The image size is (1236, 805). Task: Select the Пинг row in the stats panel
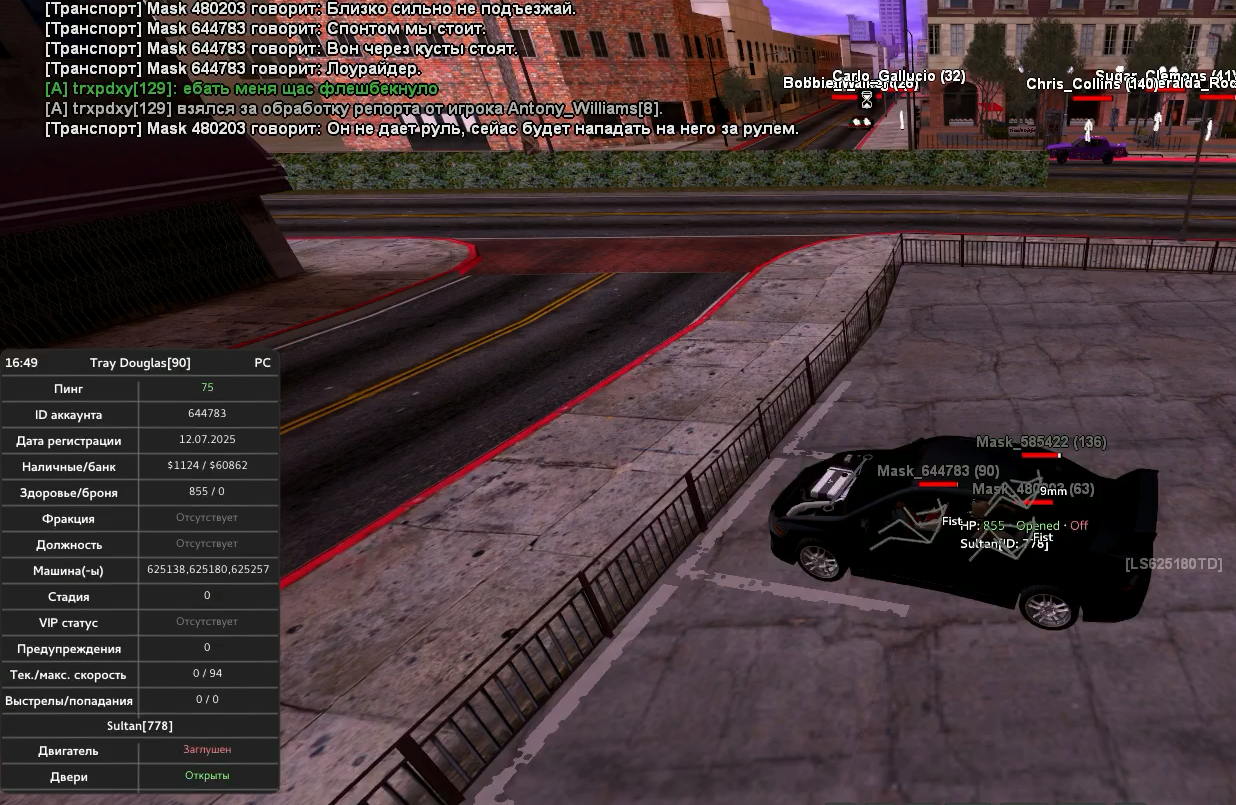pyautogui.click(x=140, y=388)
